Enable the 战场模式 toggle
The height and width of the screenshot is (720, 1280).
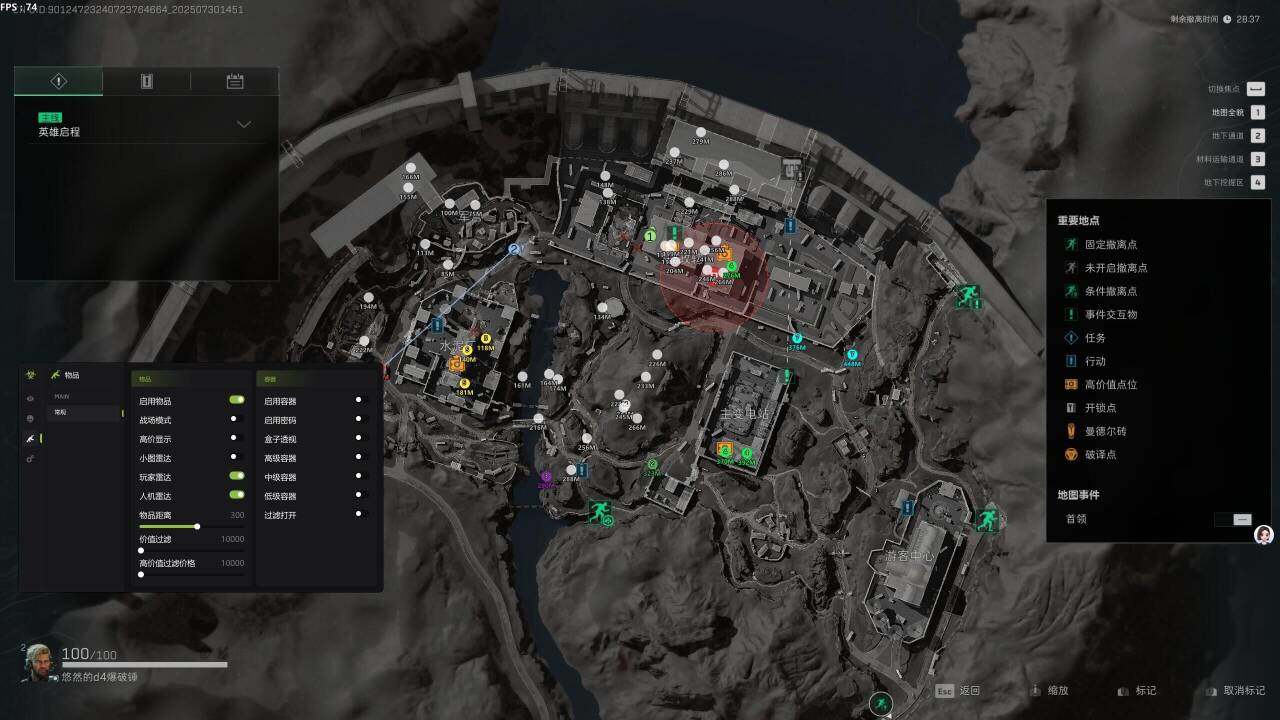(x=237, y=420)
